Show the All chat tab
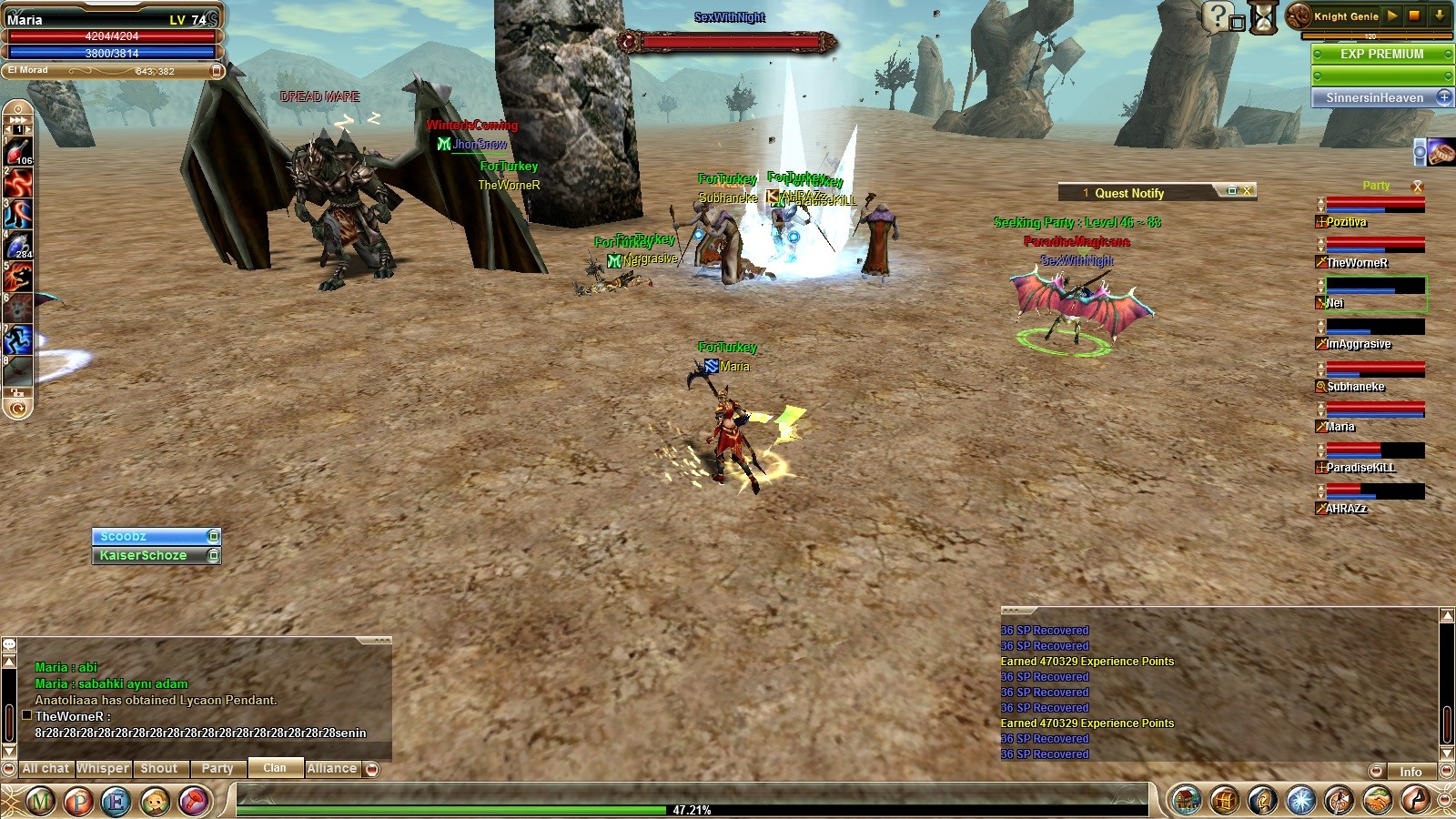Viewport: 1456px width, 819px height. (x=45, y=769)
